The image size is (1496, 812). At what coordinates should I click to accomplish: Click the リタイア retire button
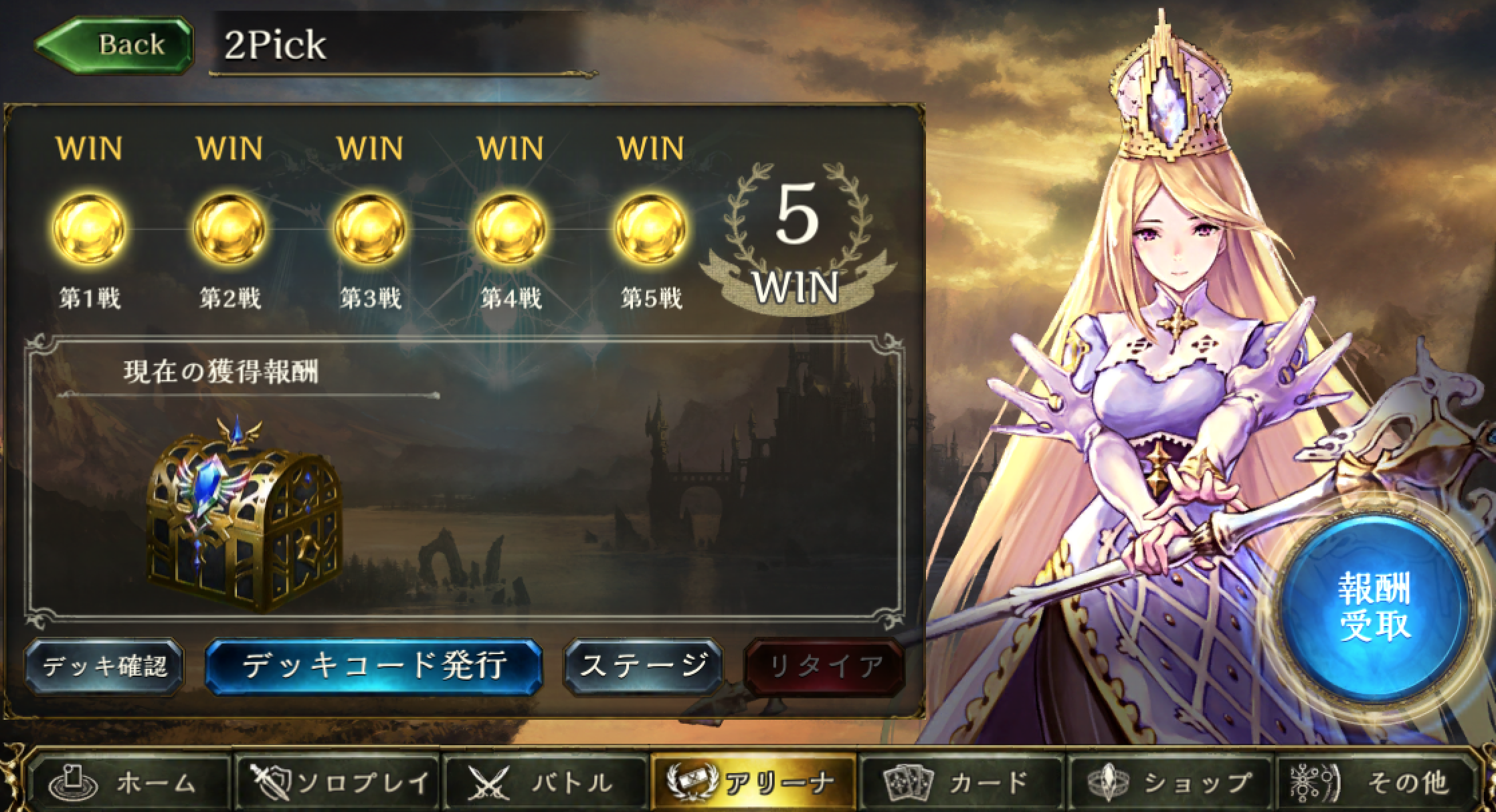tap(825, 666)
